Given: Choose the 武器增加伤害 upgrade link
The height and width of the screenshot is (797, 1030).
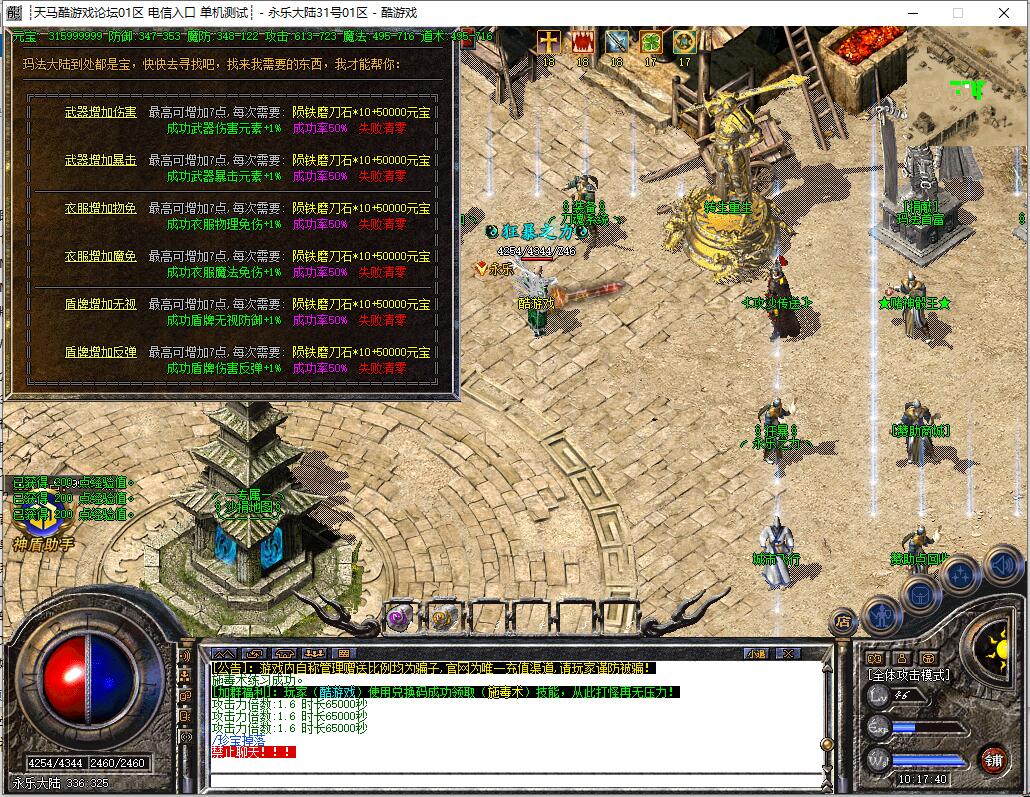Looking at the screenshot, I should (101, 112).
